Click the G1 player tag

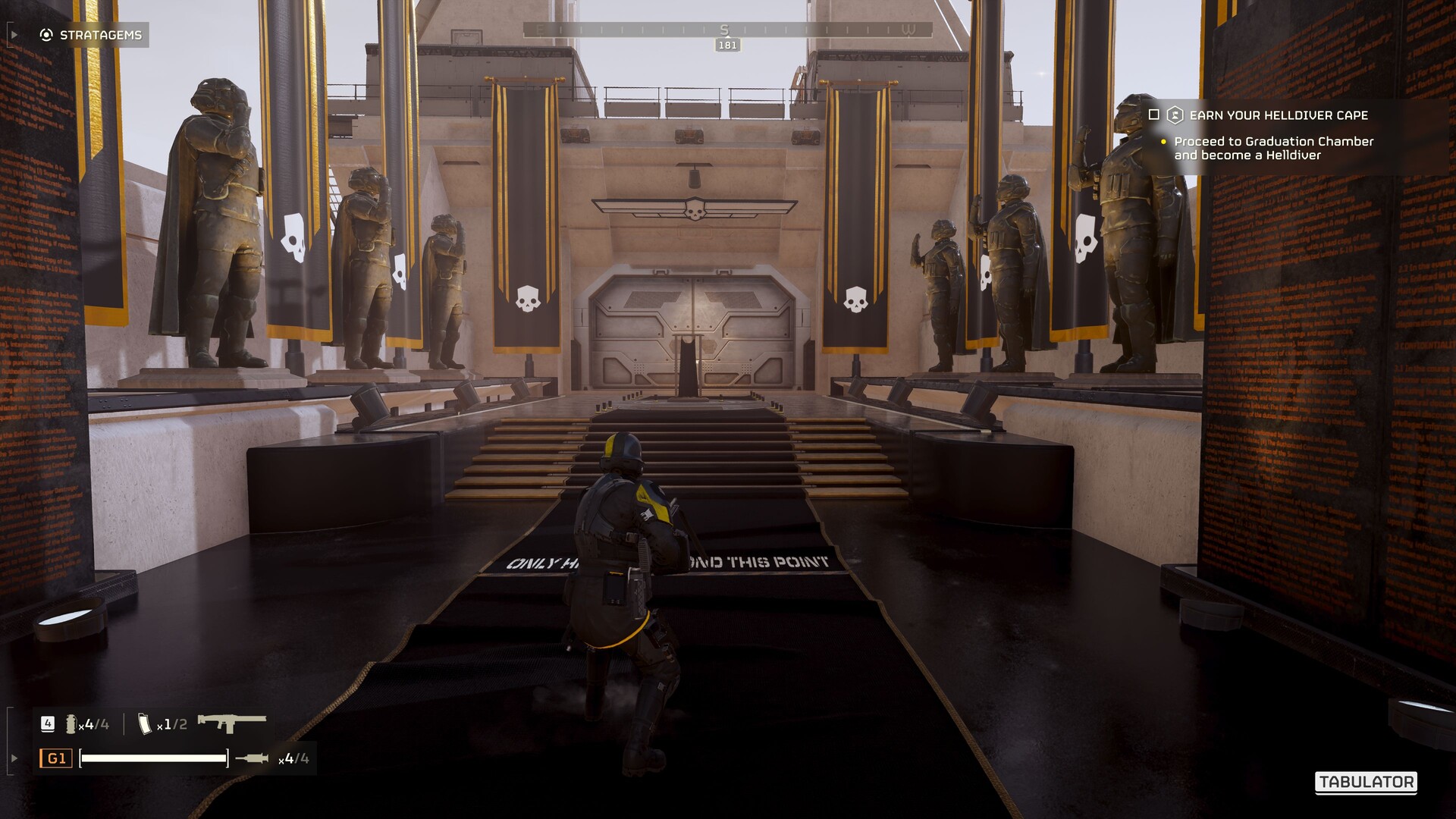(x=56, y=758)
